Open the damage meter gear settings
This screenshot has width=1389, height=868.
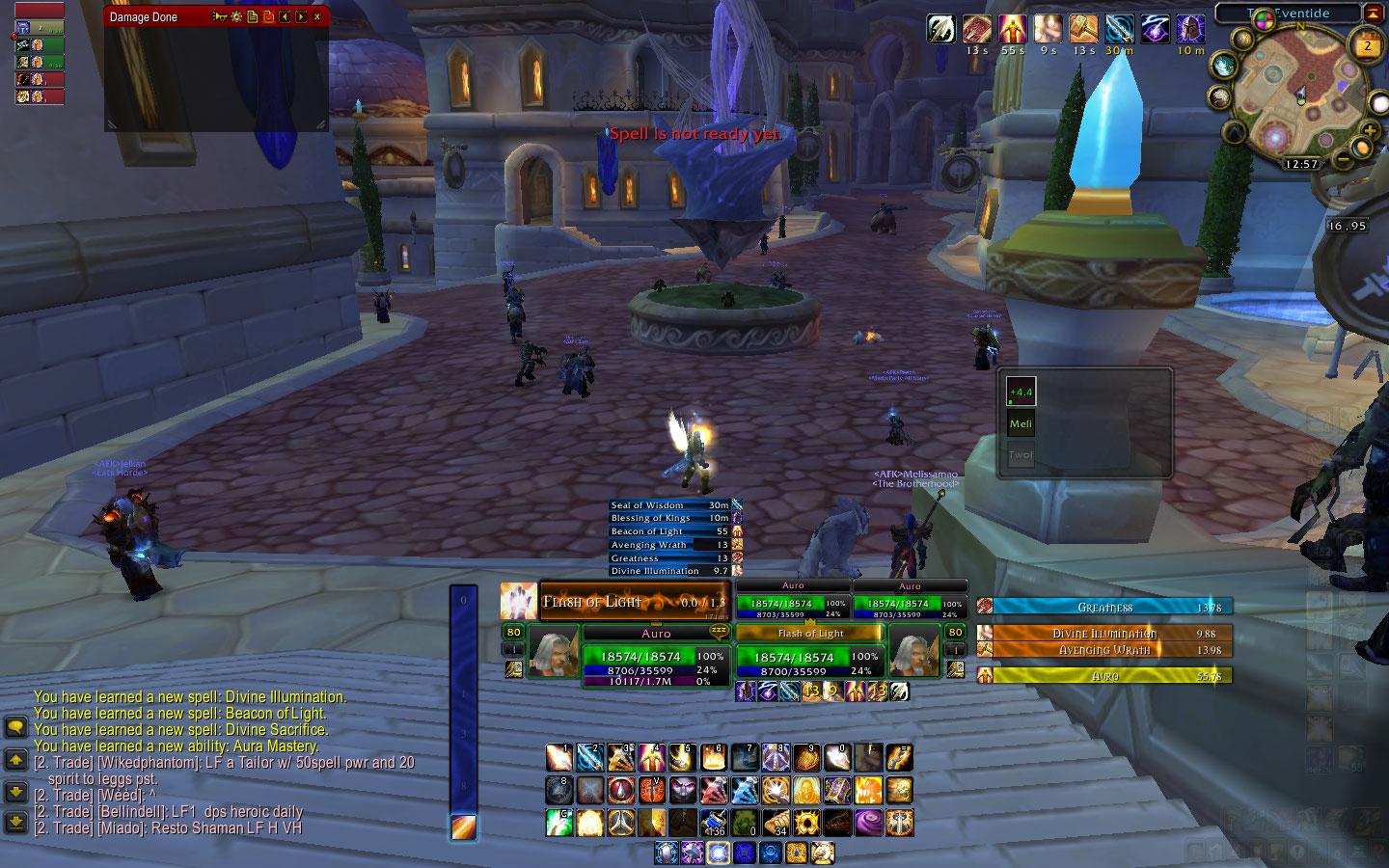tap(234, 17)
